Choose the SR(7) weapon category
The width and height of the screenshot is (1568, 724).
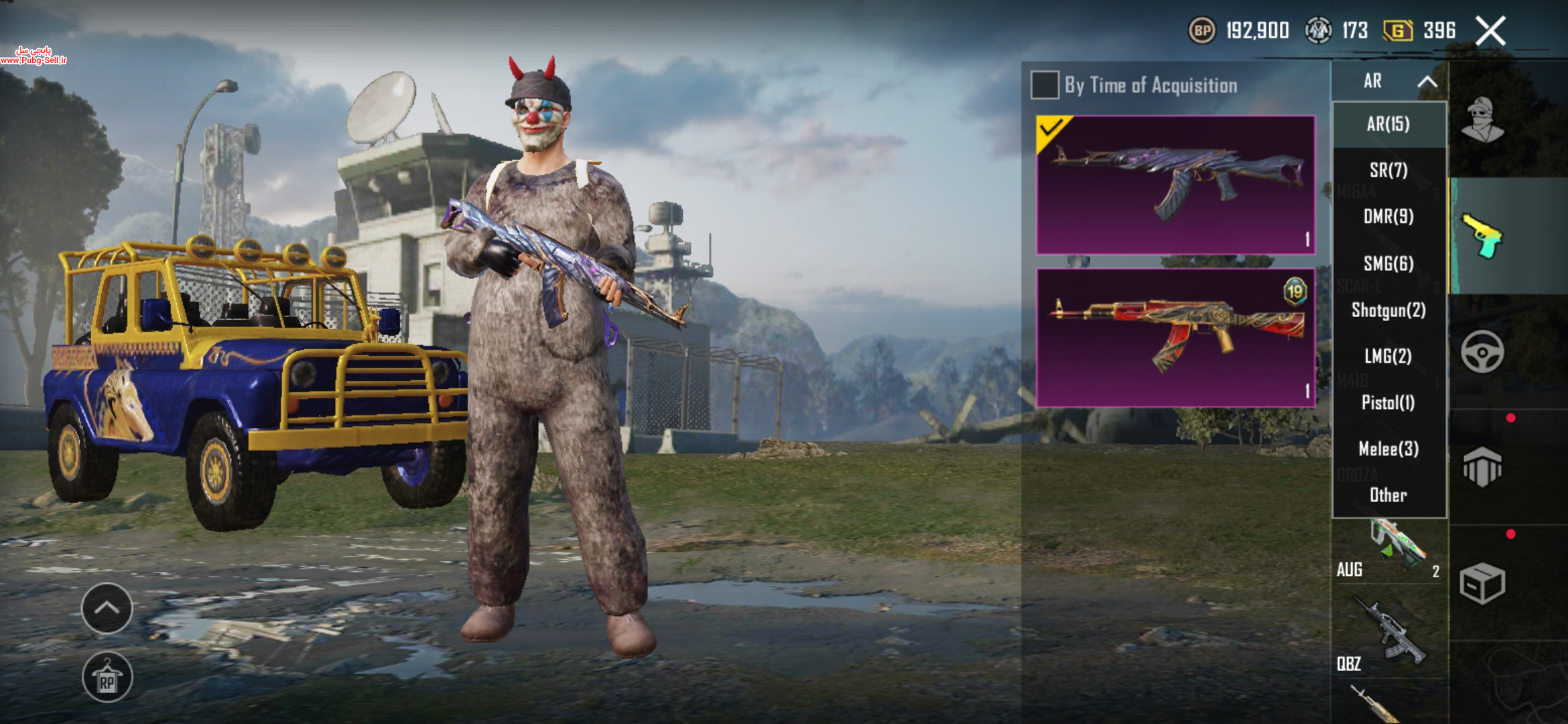coord(1388,170)
